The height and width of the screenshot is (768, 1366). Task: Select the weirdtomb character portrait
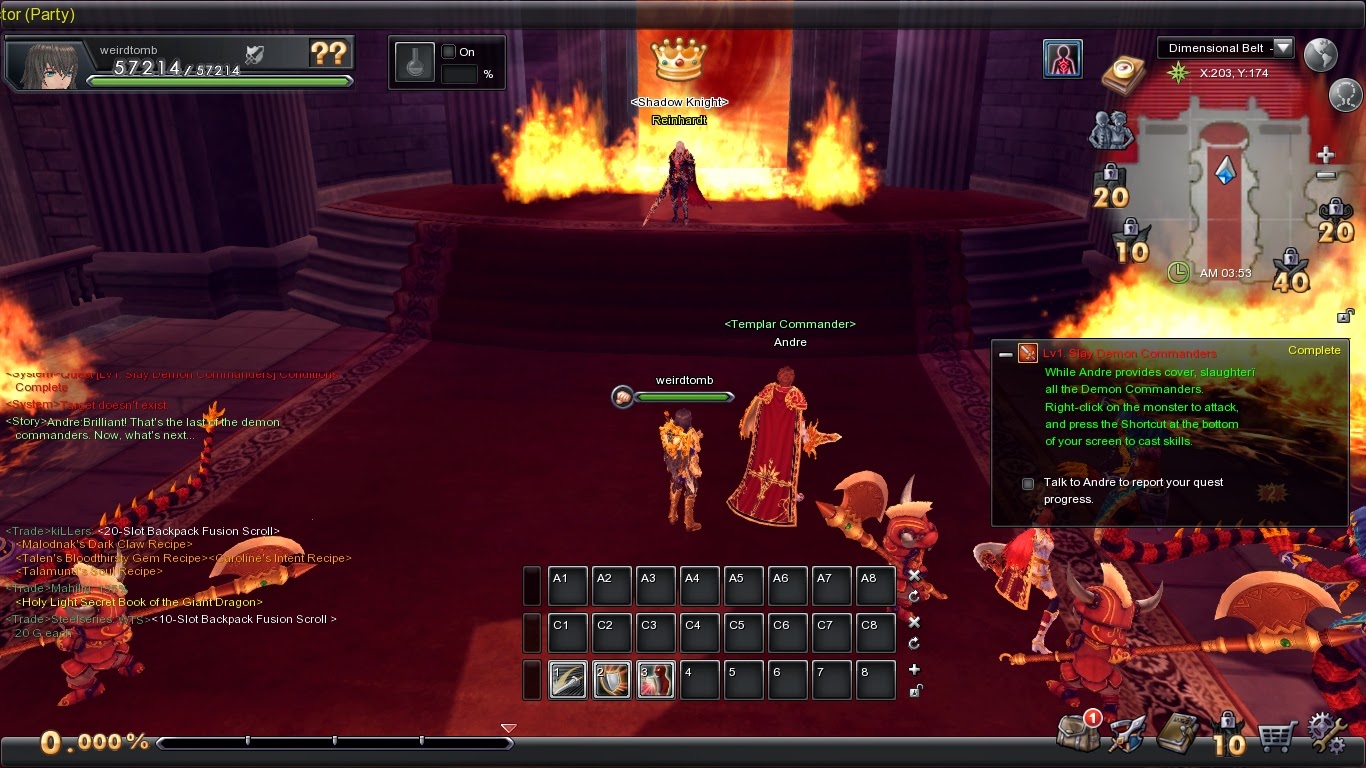pos(45,66)
